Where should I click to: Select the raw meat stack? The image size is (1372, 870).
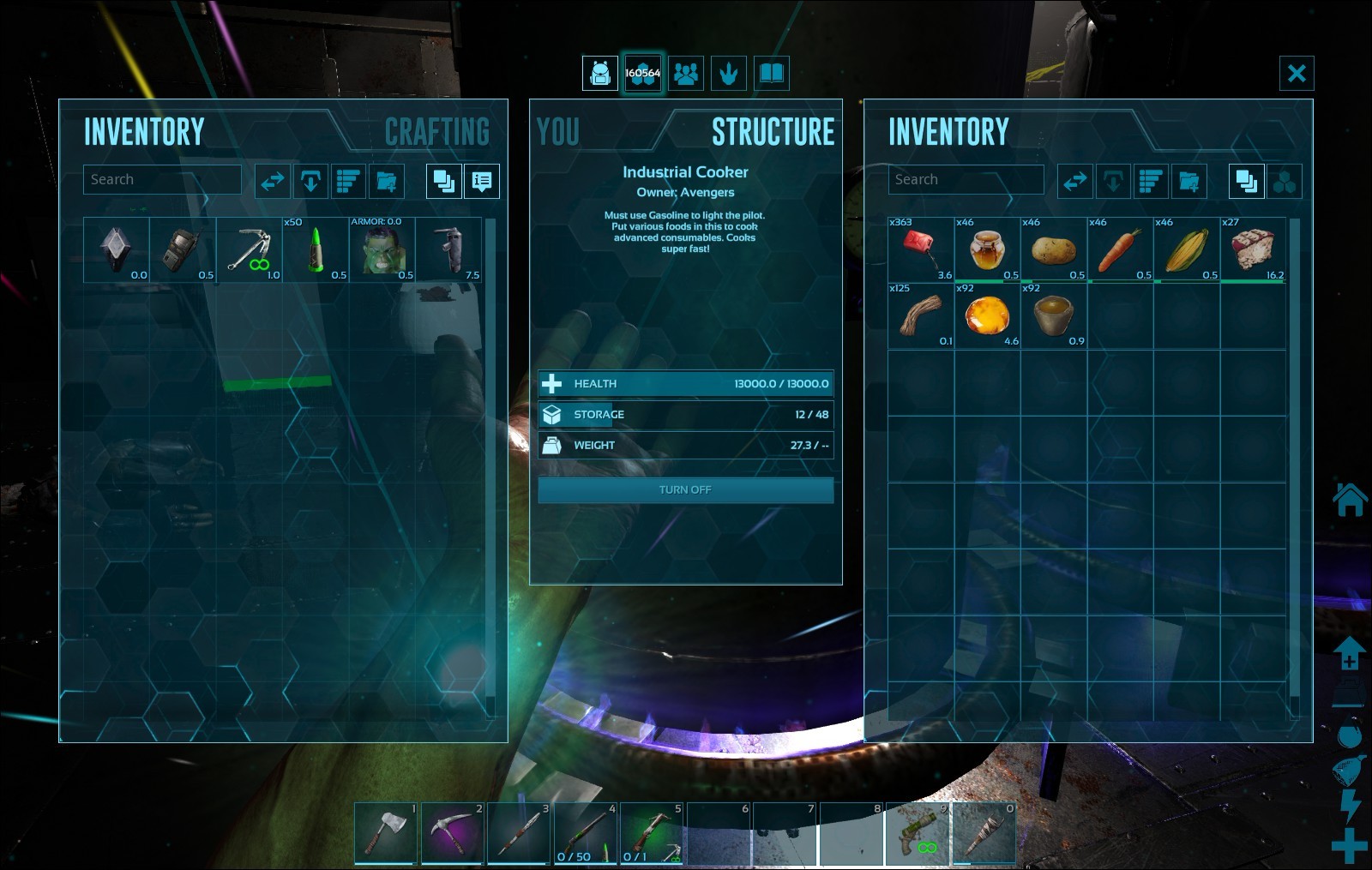click(1253, 249)
